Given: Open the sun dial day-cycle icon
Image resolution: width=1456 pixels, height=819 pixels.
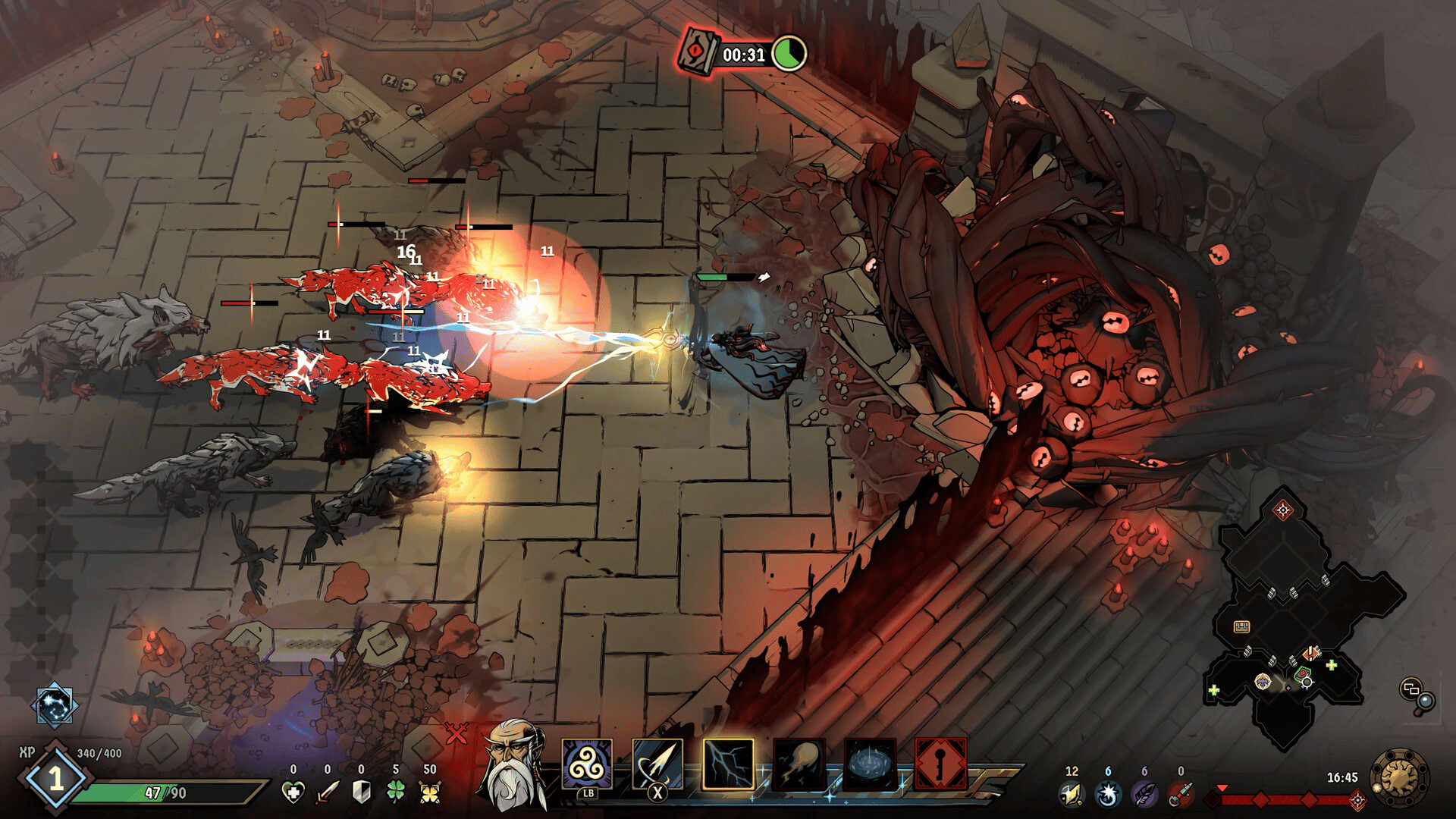Looking at the screenshot, I should point(1399,778).
